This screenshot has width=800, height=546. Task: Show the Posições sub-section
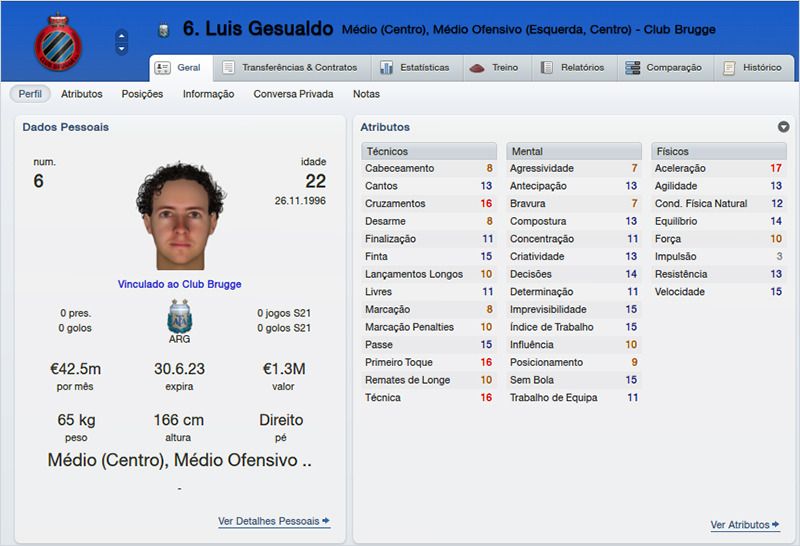pos(142,94)
